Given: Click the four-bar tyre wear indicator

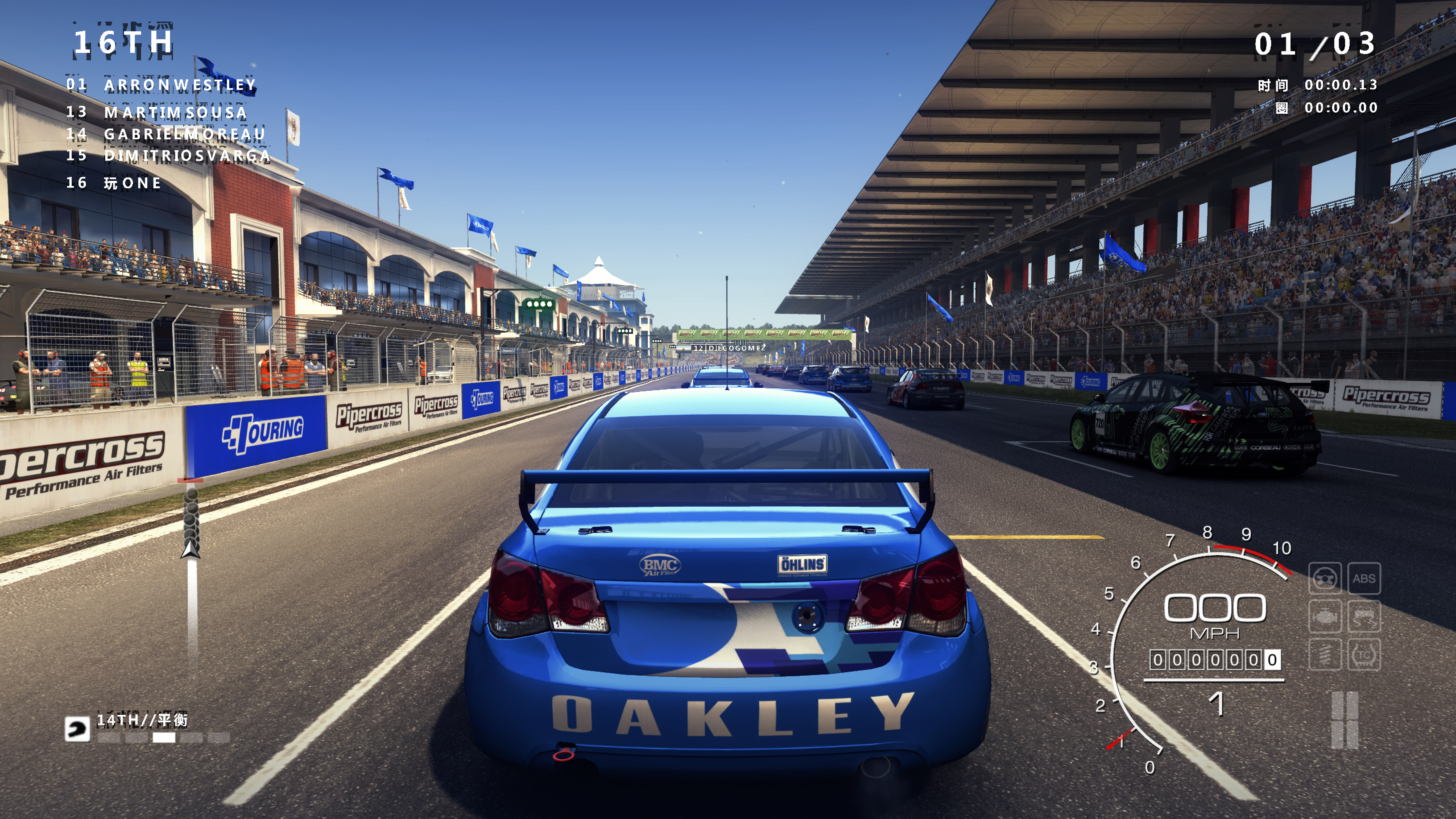Looking at the screenshot, I should pos(1345,720).
